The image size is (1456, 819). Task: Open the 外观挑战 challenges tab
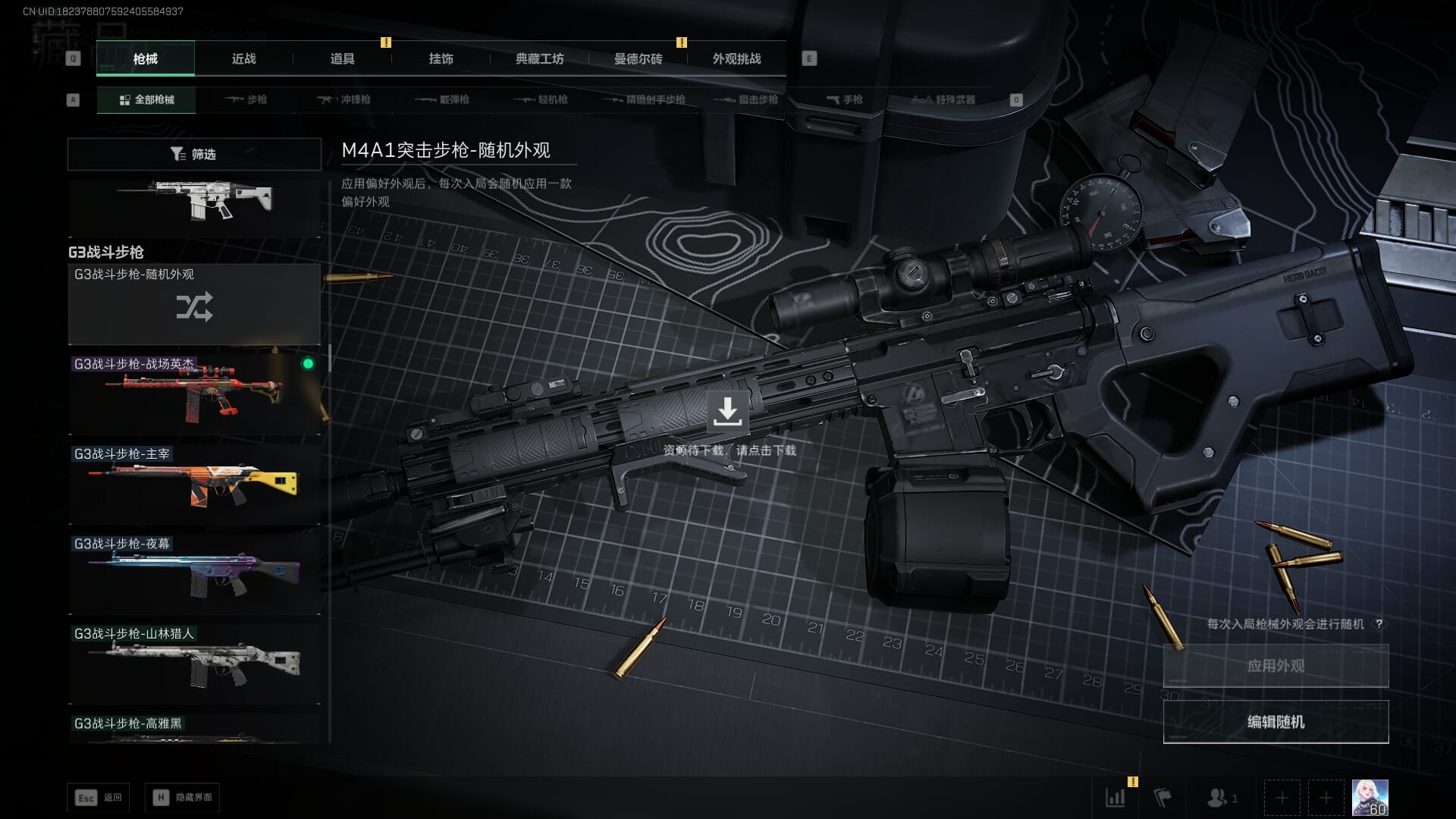coord(736,58)
